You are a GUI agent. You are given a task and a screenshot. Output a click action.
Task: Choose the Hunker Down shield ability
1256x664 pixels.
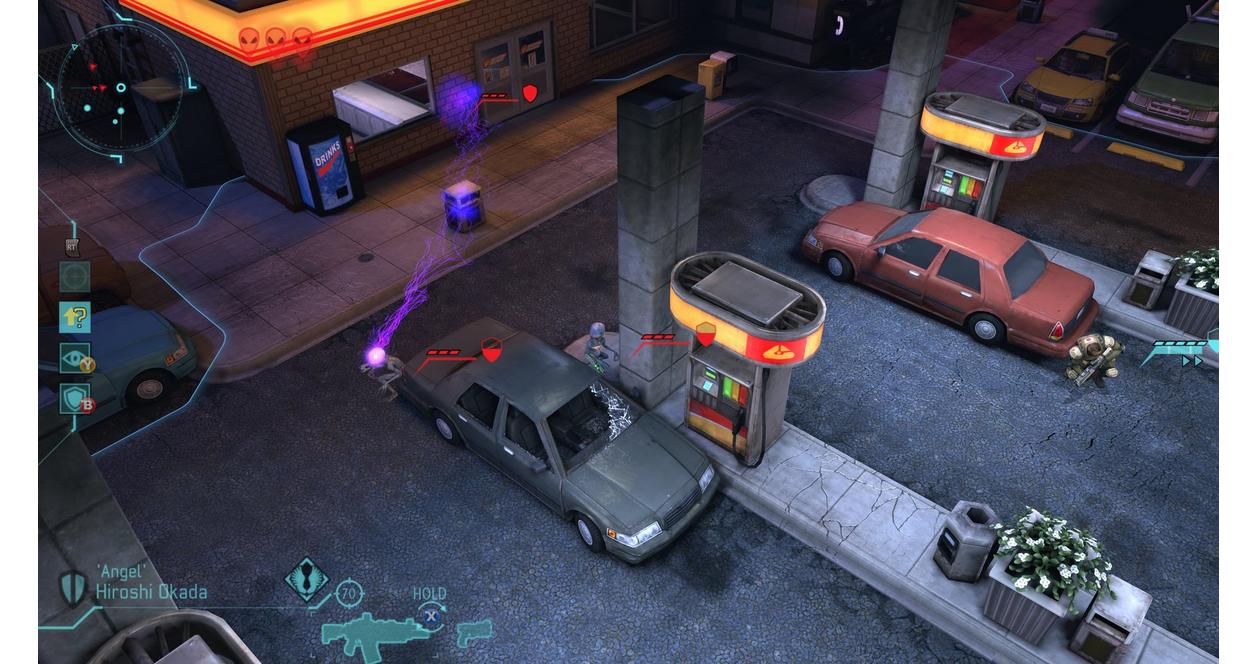coord(75,399)
